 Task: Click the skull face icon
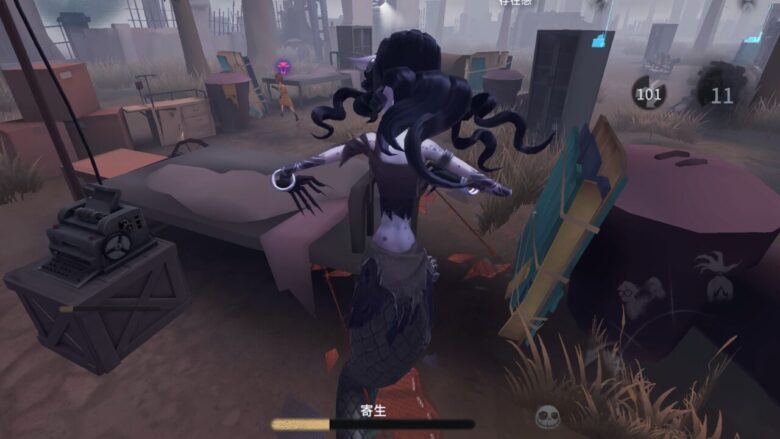(x=546, y=416)
